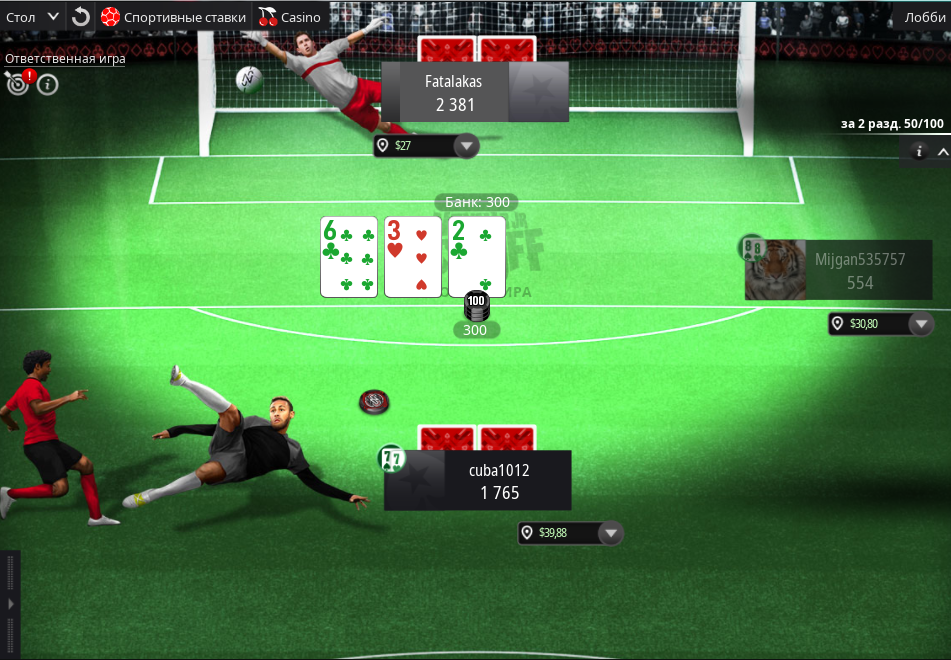
Task: Expand Fatalakas's $27 bounty dropdown
Action: click(x=465, y=146)
